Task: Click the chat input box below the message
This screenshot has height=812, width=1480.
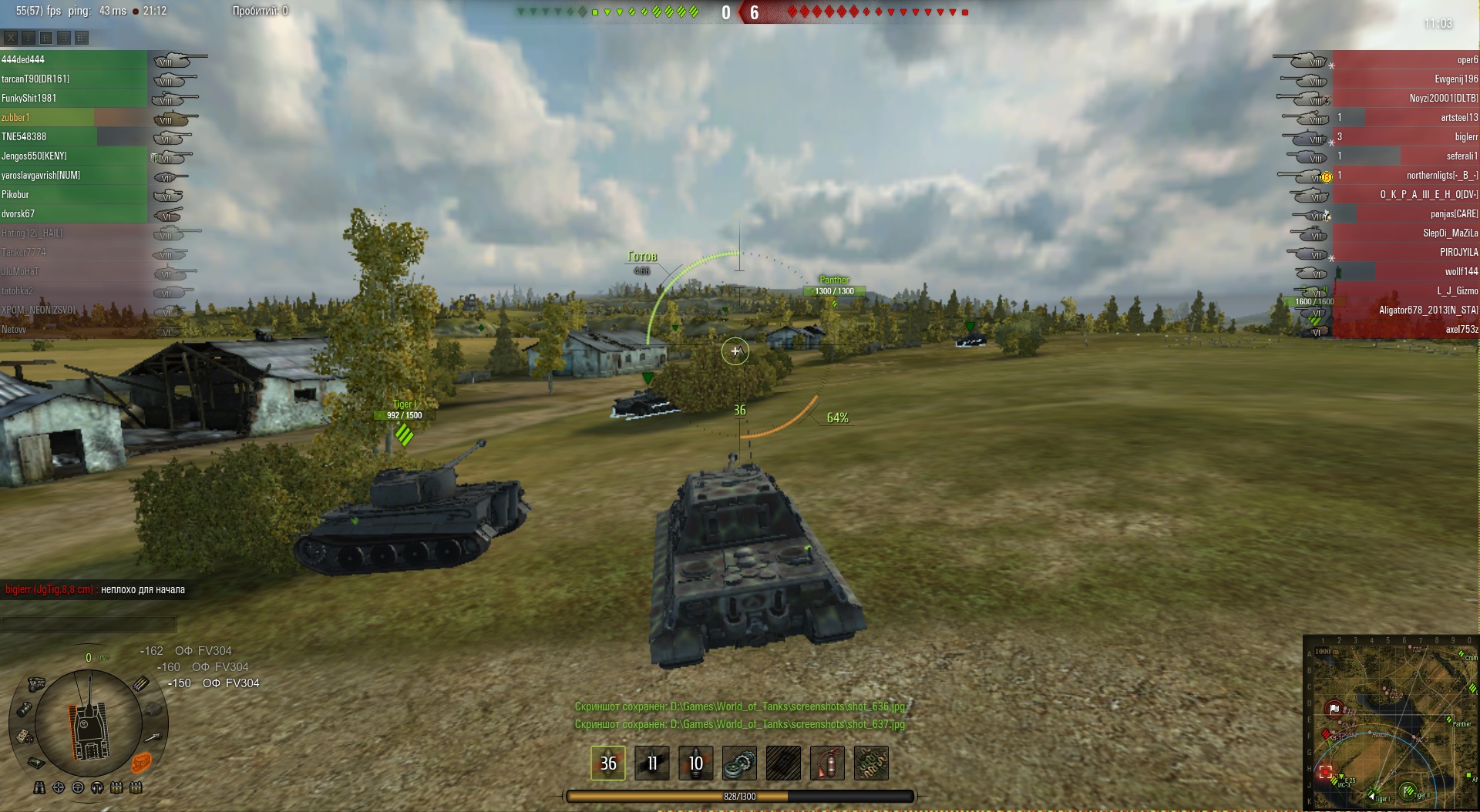Action: 89,624
